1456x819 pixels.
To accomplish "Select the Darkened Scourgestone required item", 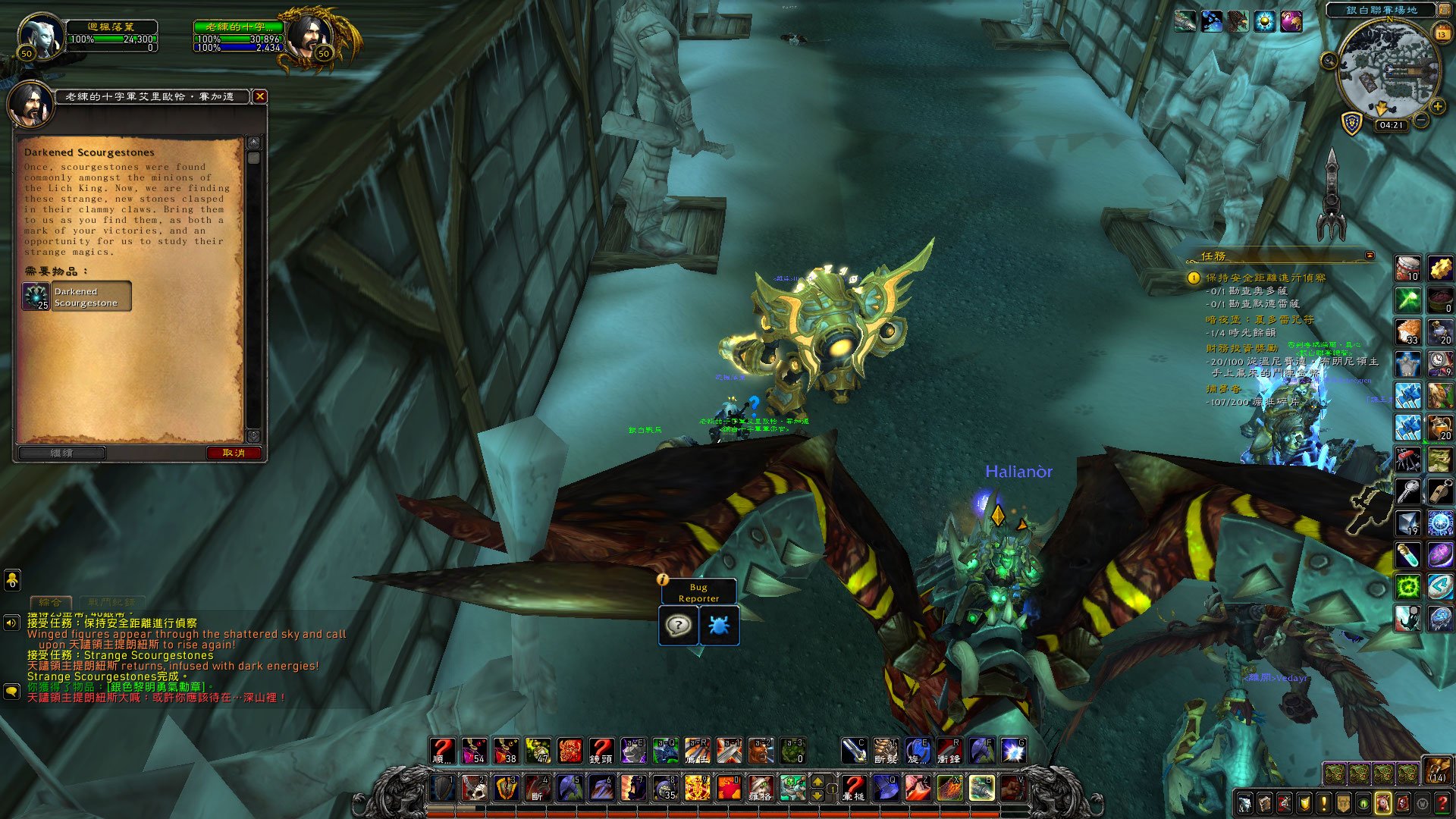I will [77, 297].
